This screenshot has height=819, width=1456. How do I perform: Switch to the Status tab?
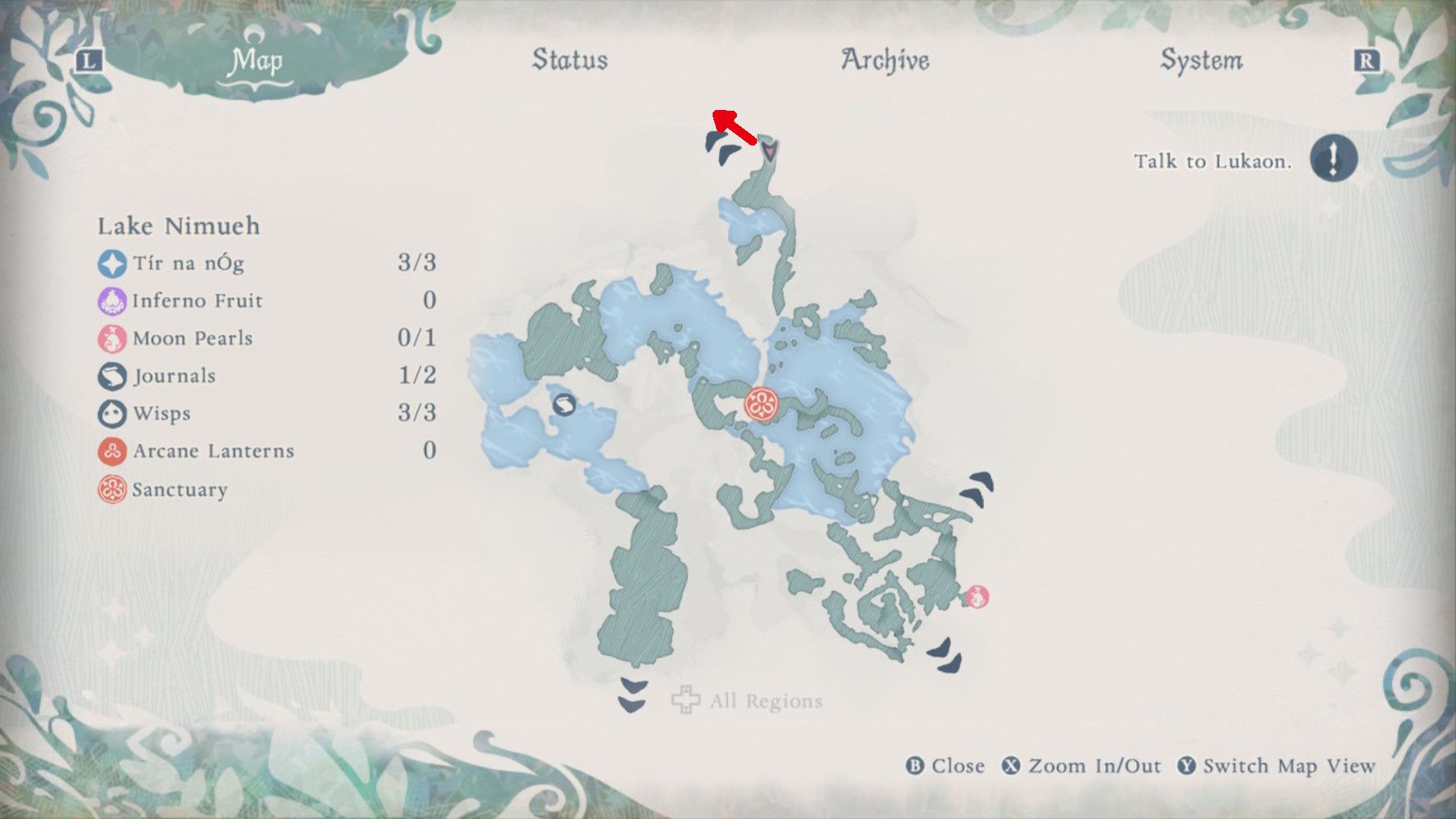(569, 59)
